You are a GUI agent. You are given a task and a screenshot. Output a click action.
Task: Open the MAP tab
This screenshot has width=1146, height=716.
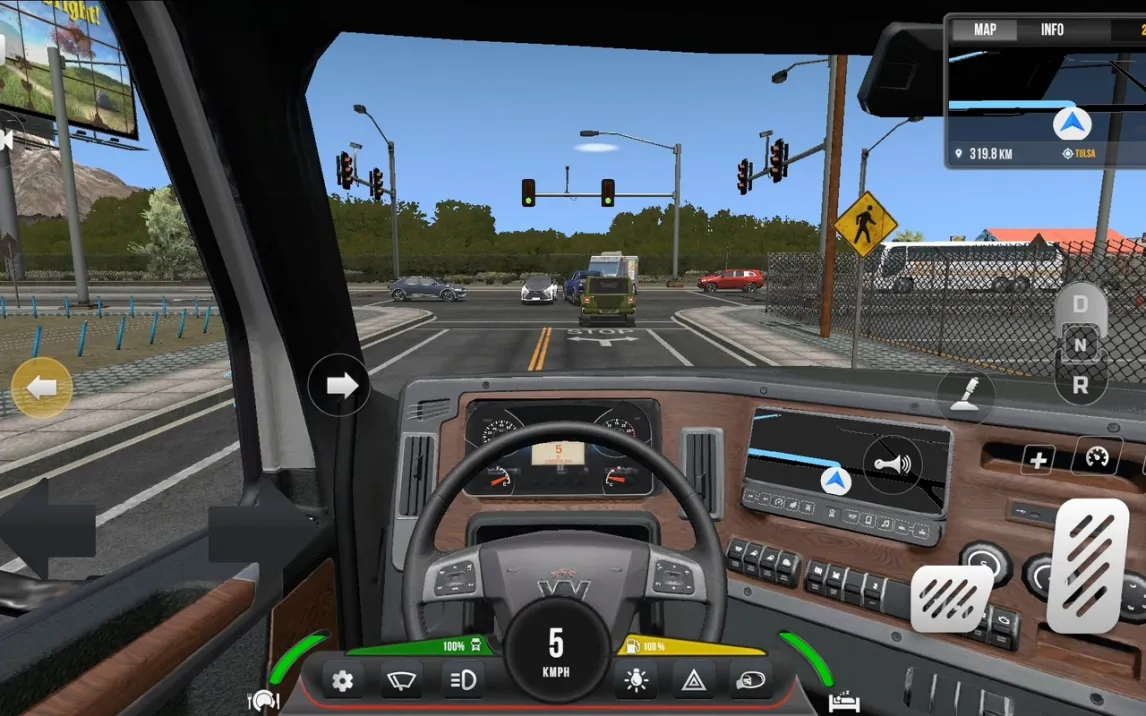point(985,30)
